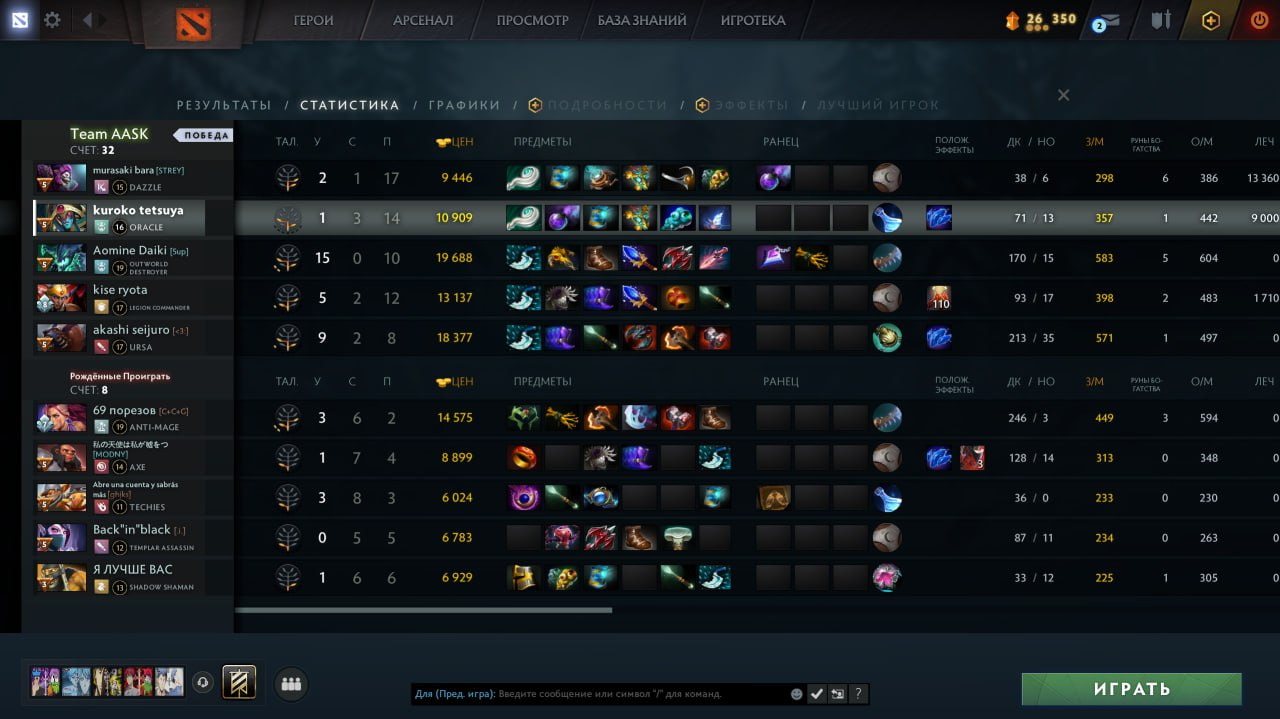Open the party members icon button

click(x=291, y=684)
